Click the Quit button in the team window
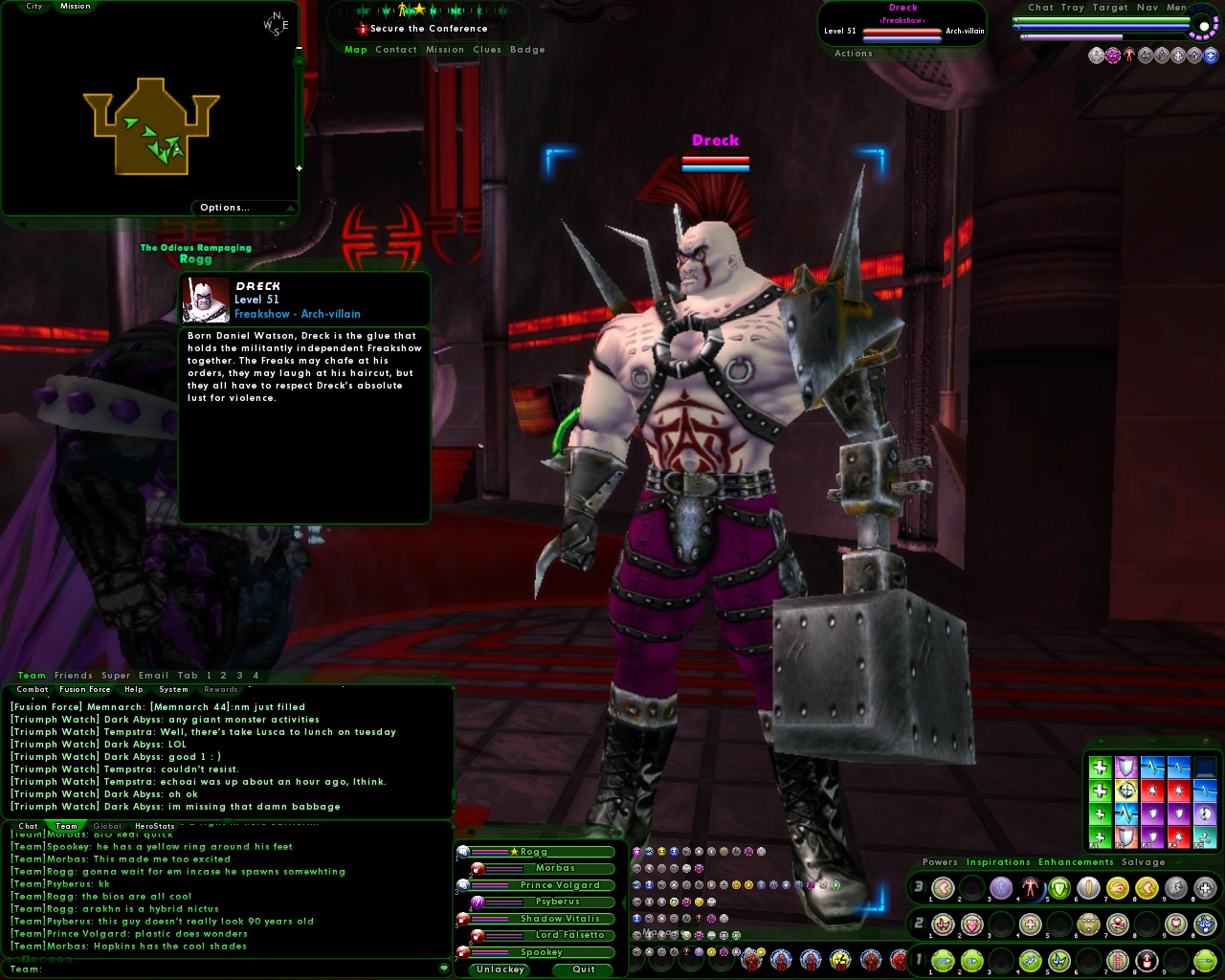1225x980 pixels. click(x=583, y=969)
